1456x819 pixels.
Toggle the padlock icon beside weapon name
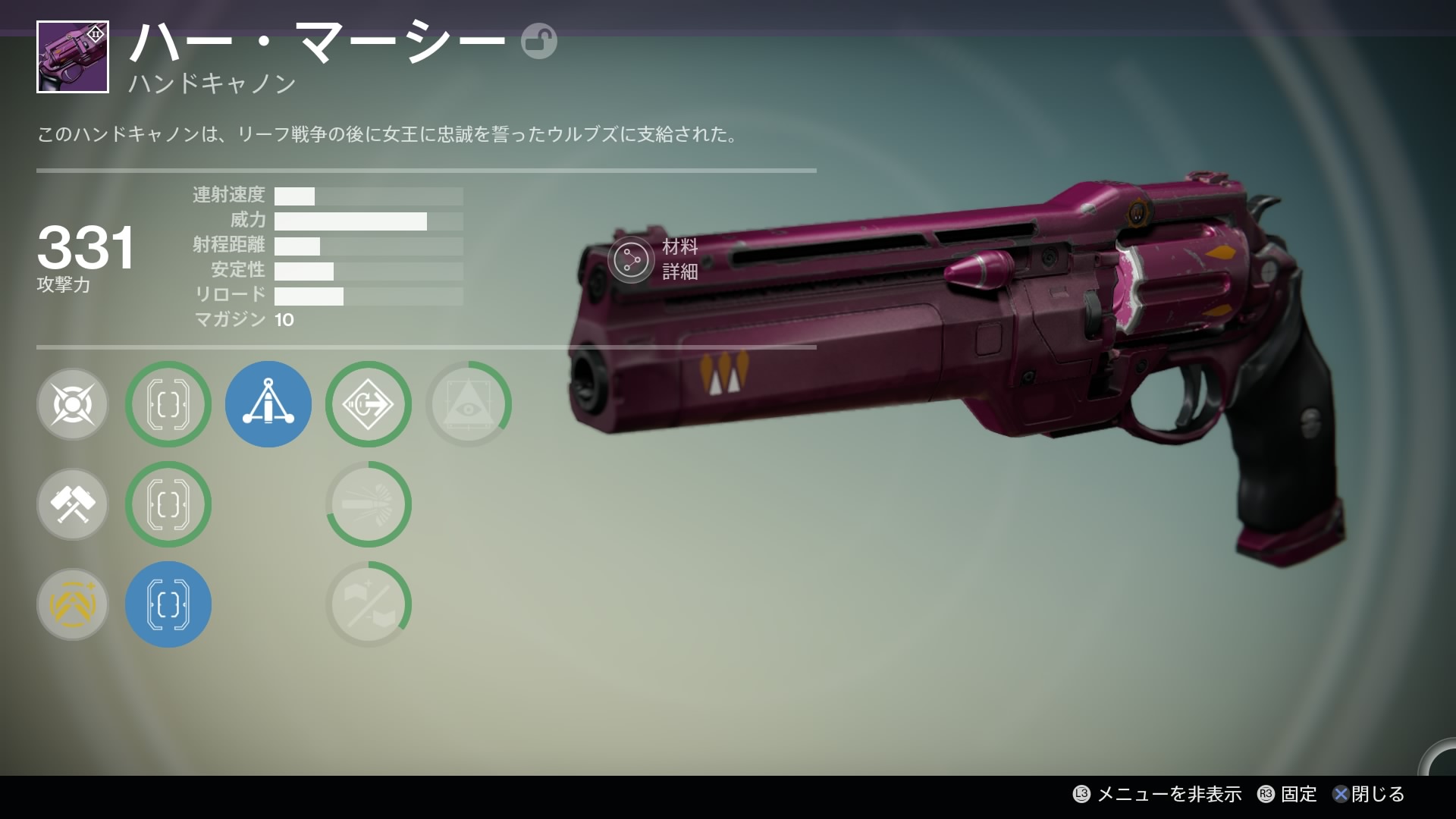538,42
